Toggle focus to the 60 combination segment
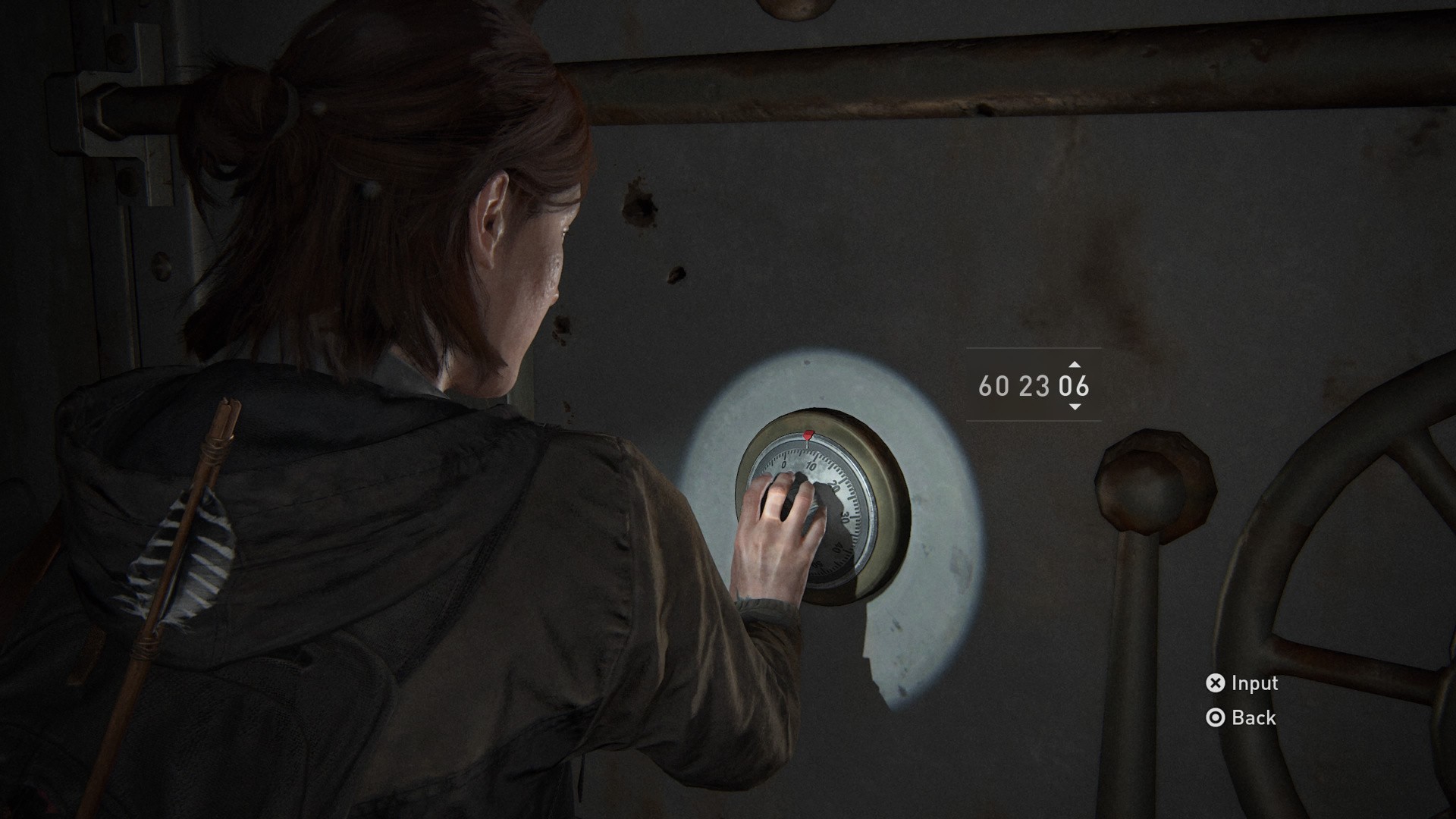 point(993,388)
